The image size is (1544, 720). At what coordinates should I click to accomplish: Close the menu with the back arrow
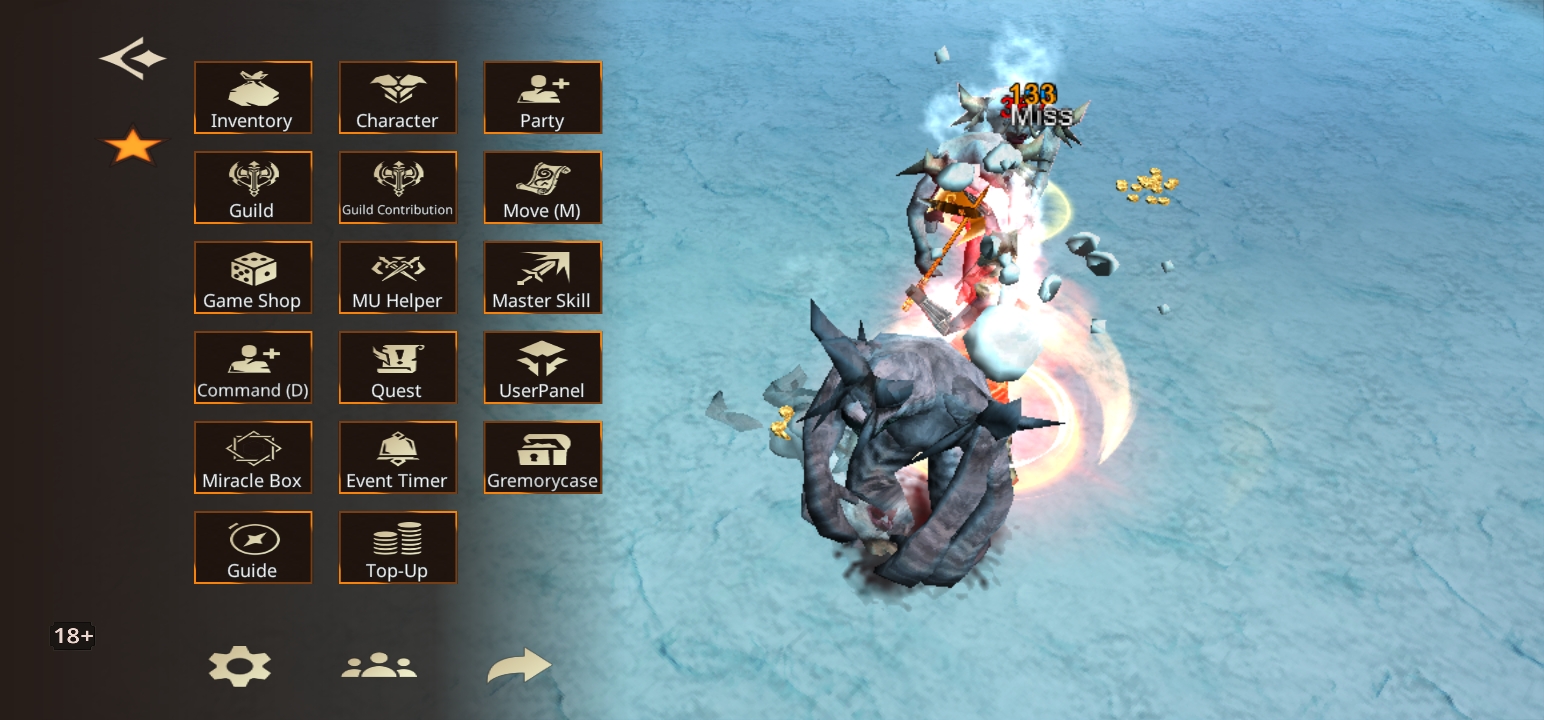[132, 59]
